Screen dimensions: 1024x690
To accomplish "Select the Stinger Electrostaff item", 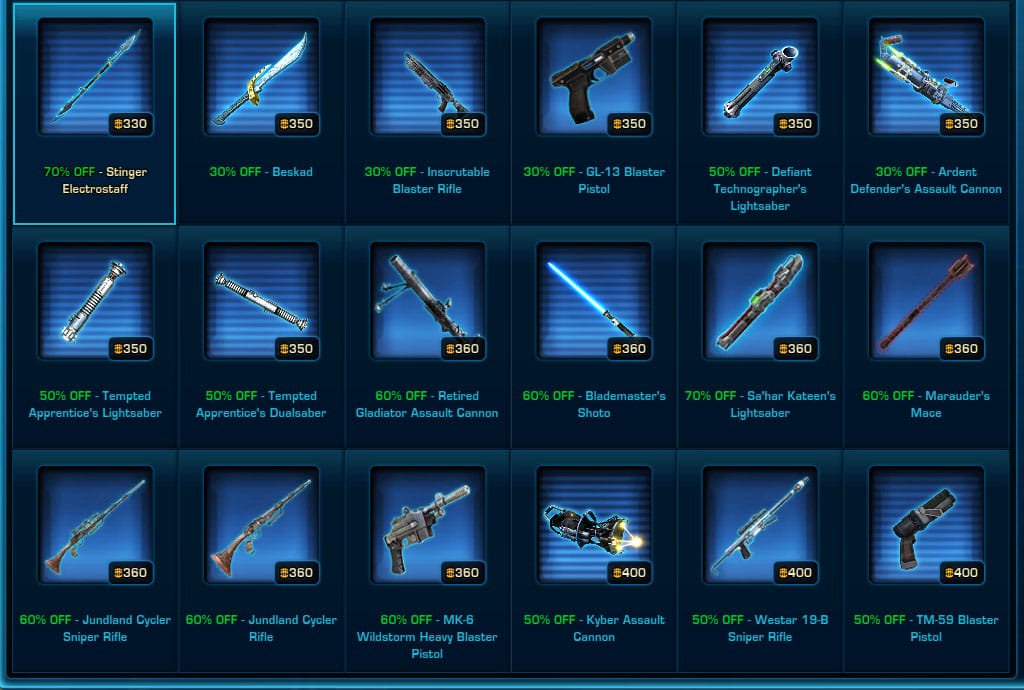I will coord(95,78).
